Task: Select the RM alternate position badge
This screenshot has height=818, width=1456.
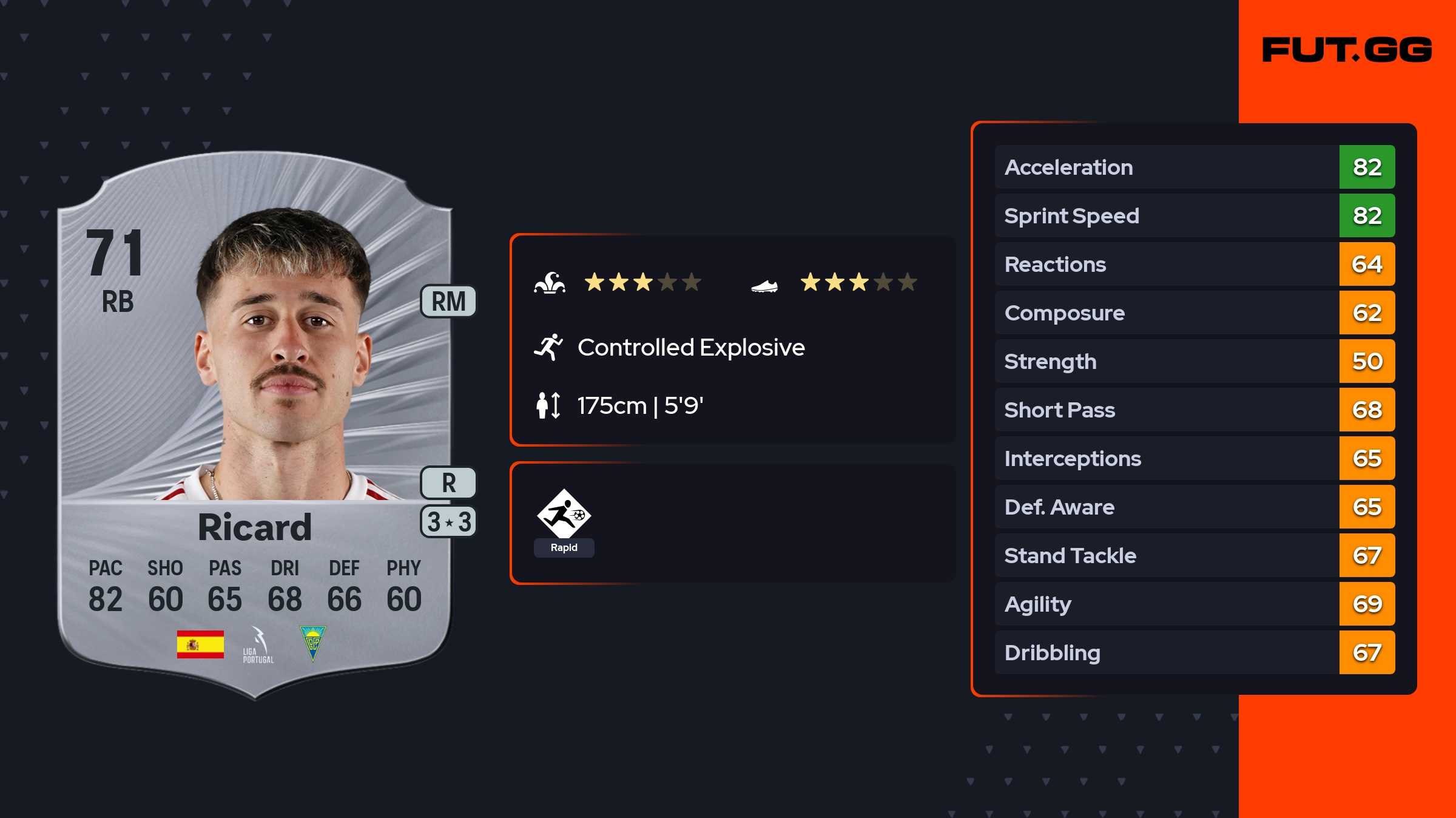Action: 448,302
